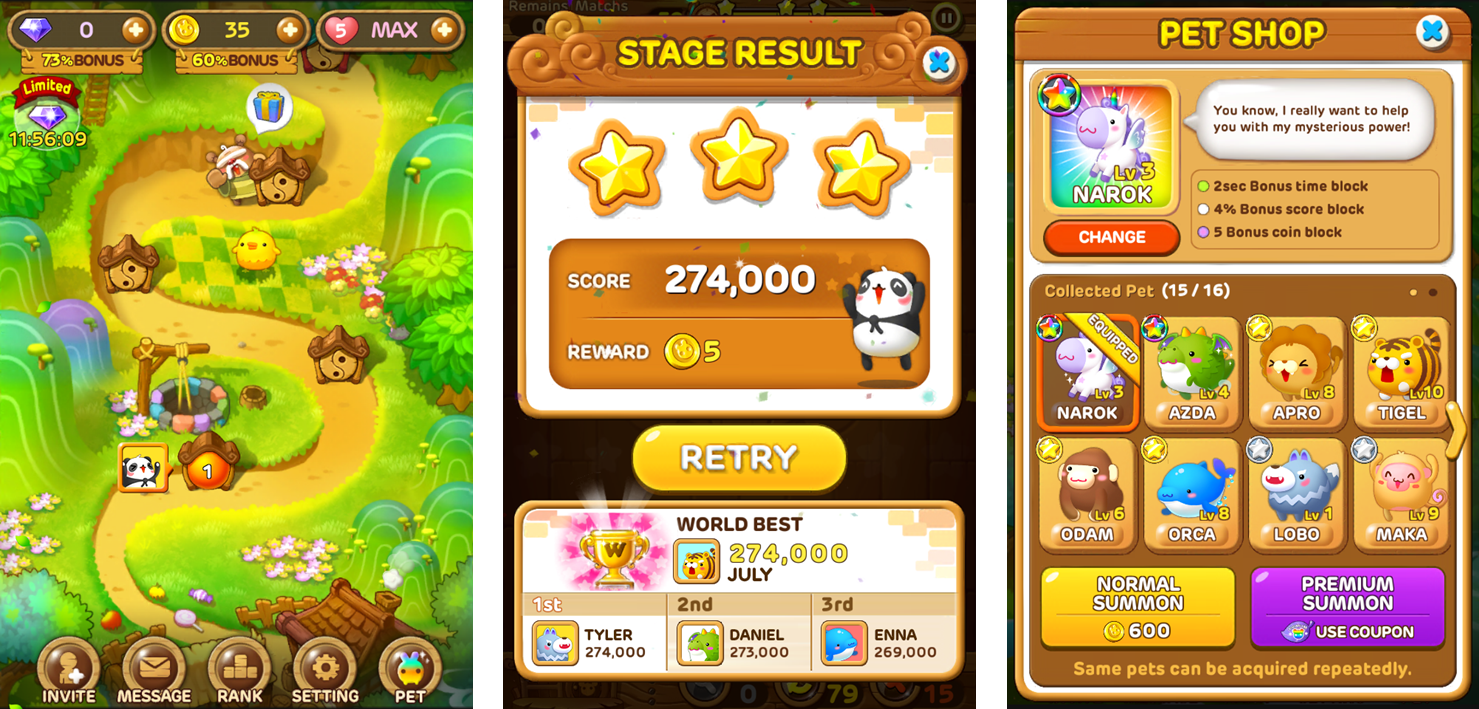Use a coupon for Premium Summon
Screen dimensions: 1479x709
pyautogui.click(x=1347, y=607)
